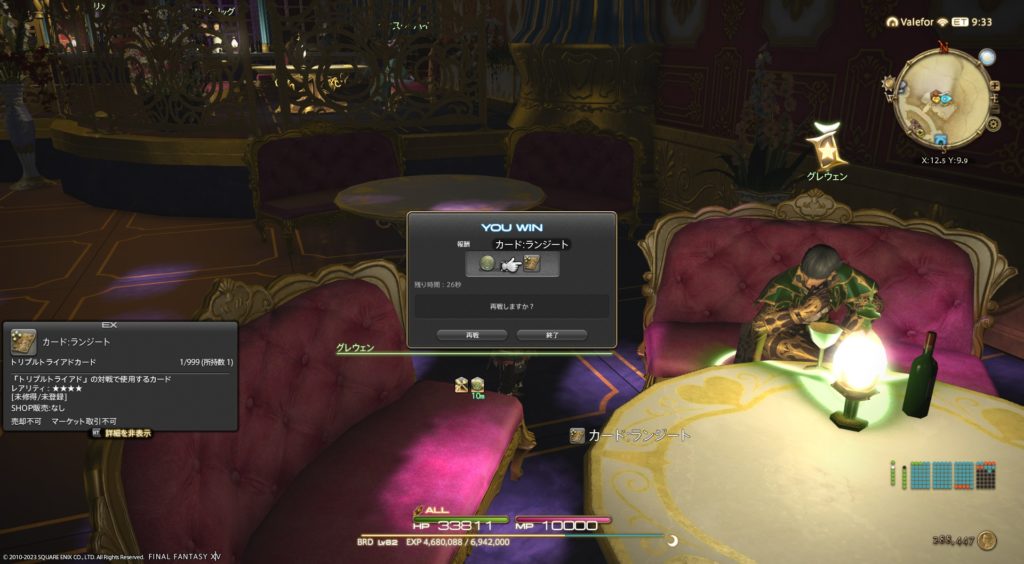This screenshot has width=1024, height=564.
Task: Open the MGP coin currency icon
Action: click(987, 540)
